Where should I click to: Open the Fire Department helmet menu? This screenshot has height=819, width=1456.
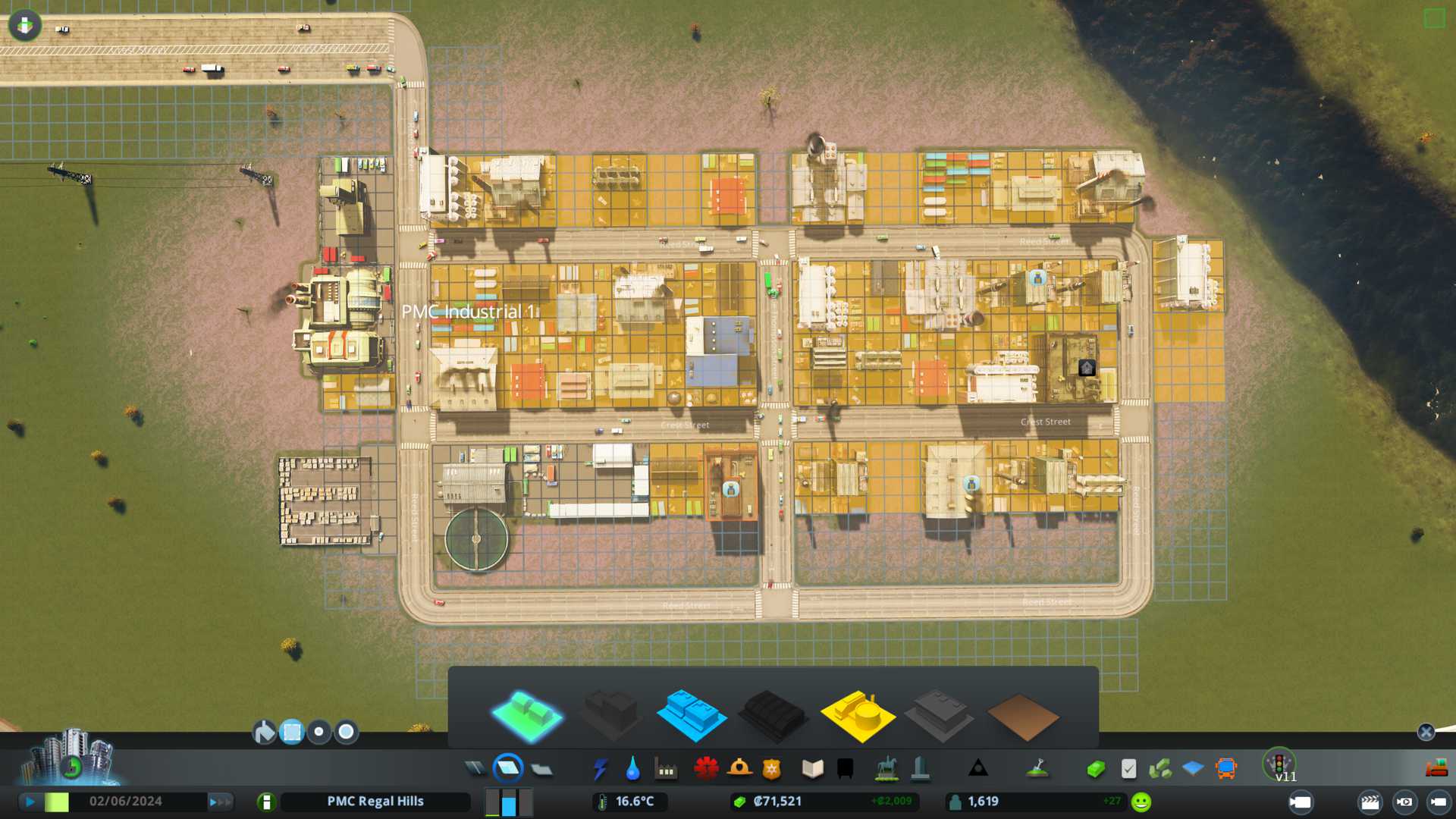(x=739, y=769)
